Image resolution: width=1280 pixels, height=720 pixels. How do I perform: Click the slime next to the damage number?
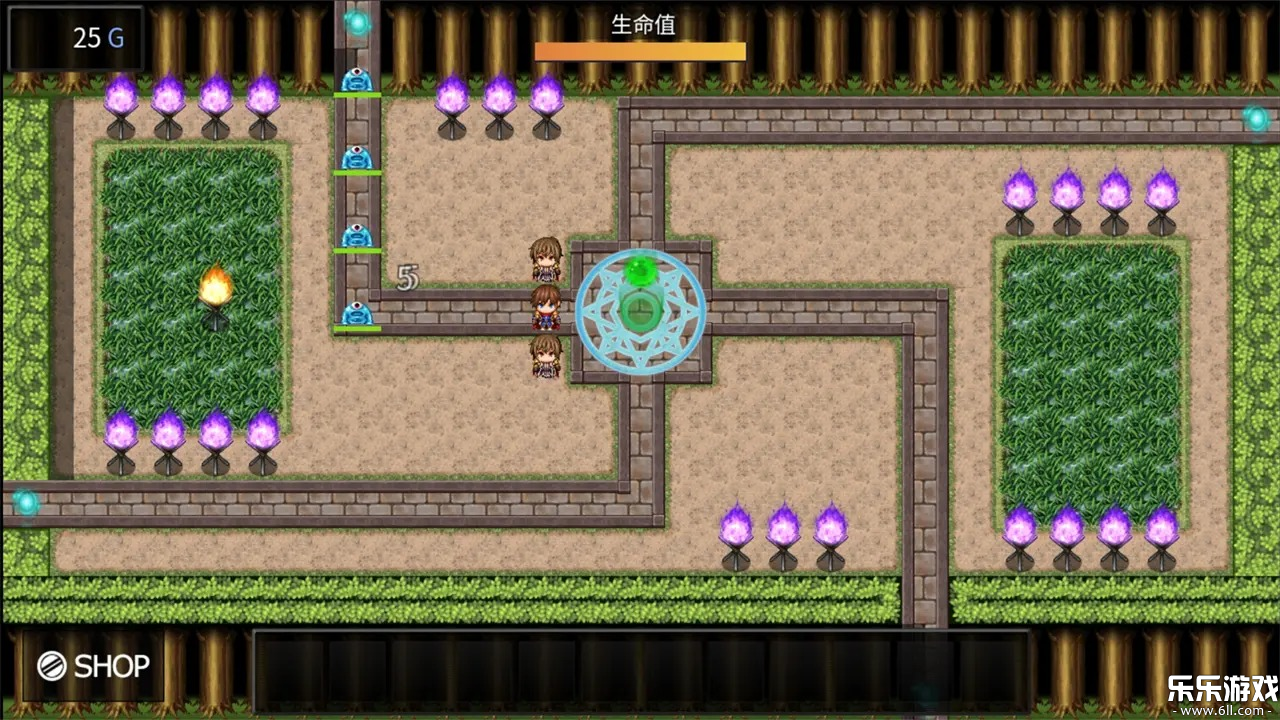coord(357,237)
